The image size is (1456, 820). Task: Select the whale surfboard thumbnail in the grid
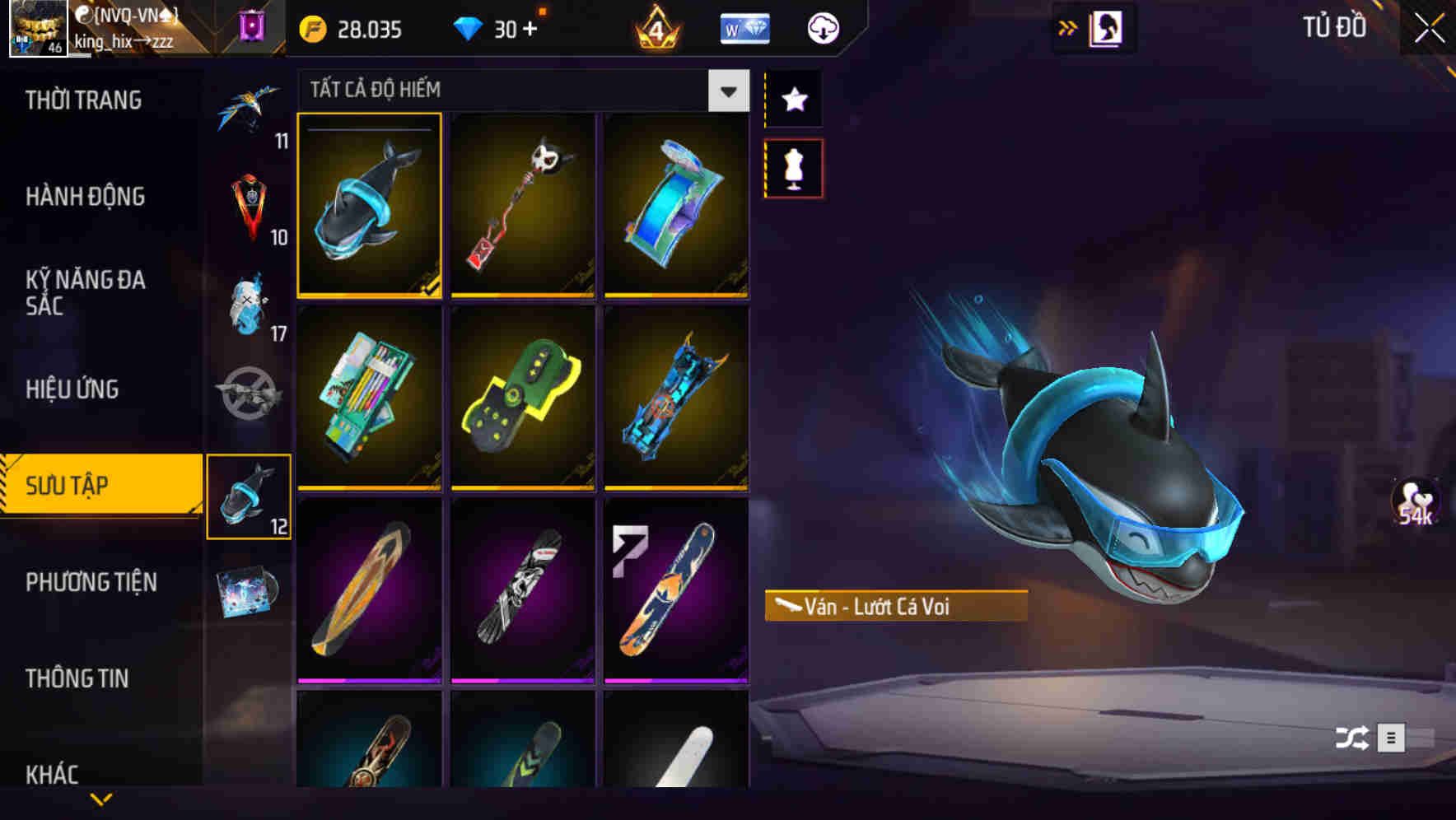tap(369, 206)
